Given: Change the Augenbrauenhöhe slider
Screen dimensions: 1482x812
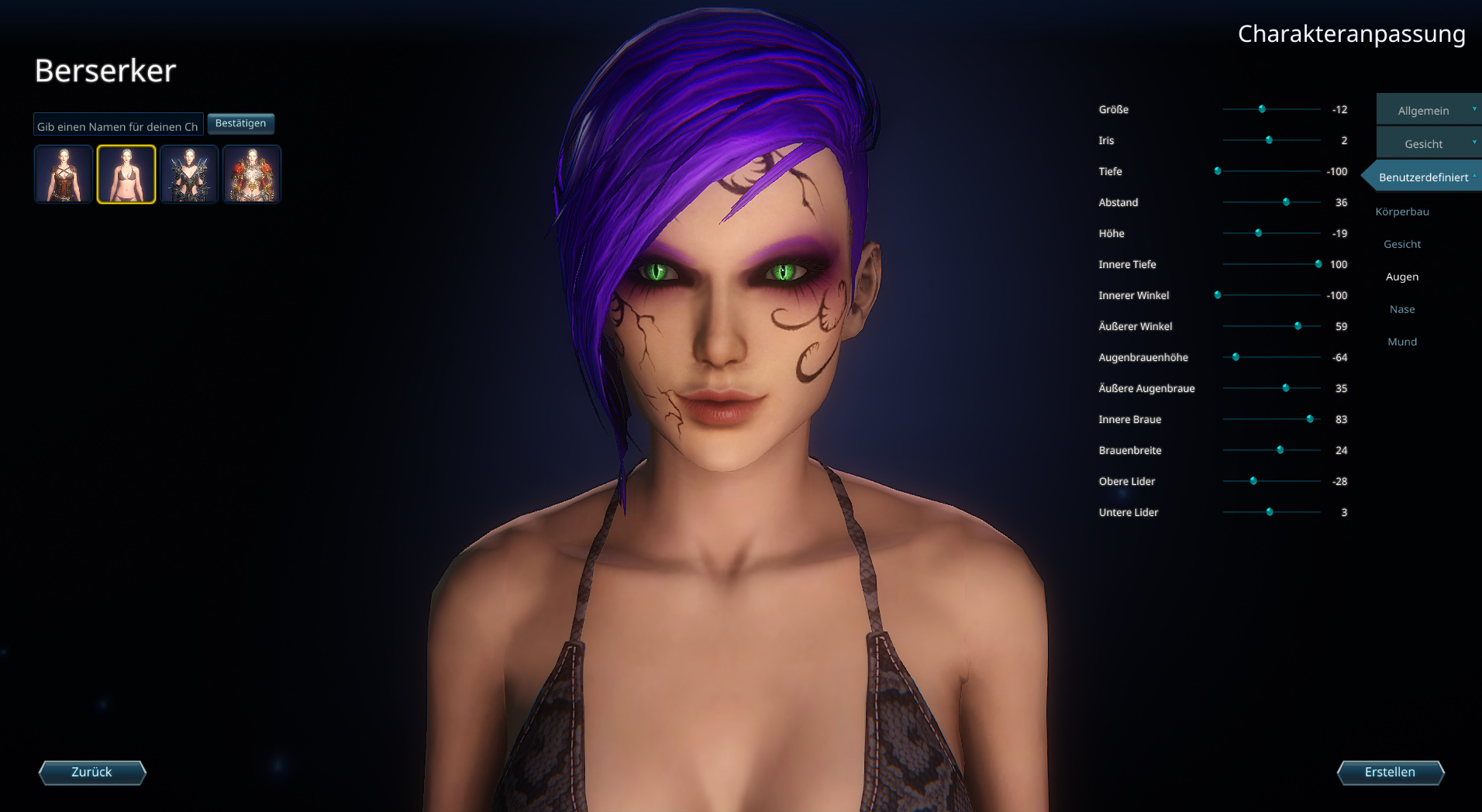Looking at the screenshot, I should tap(1236, 357).
